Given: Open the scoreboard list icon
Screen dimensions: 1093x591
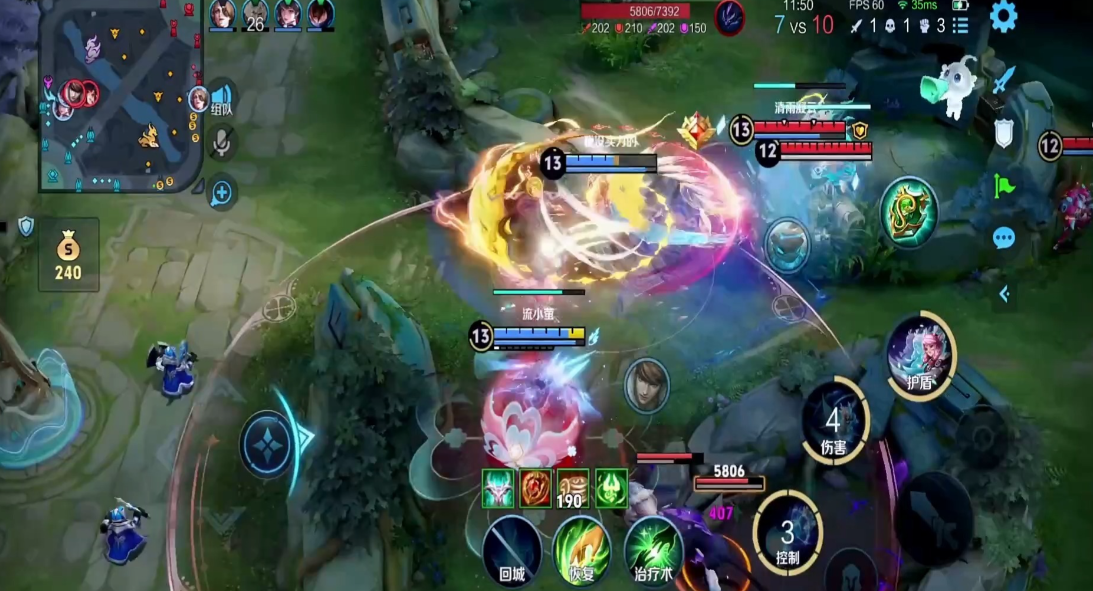Looking at the screenshot, I should (x=960, y=26).
